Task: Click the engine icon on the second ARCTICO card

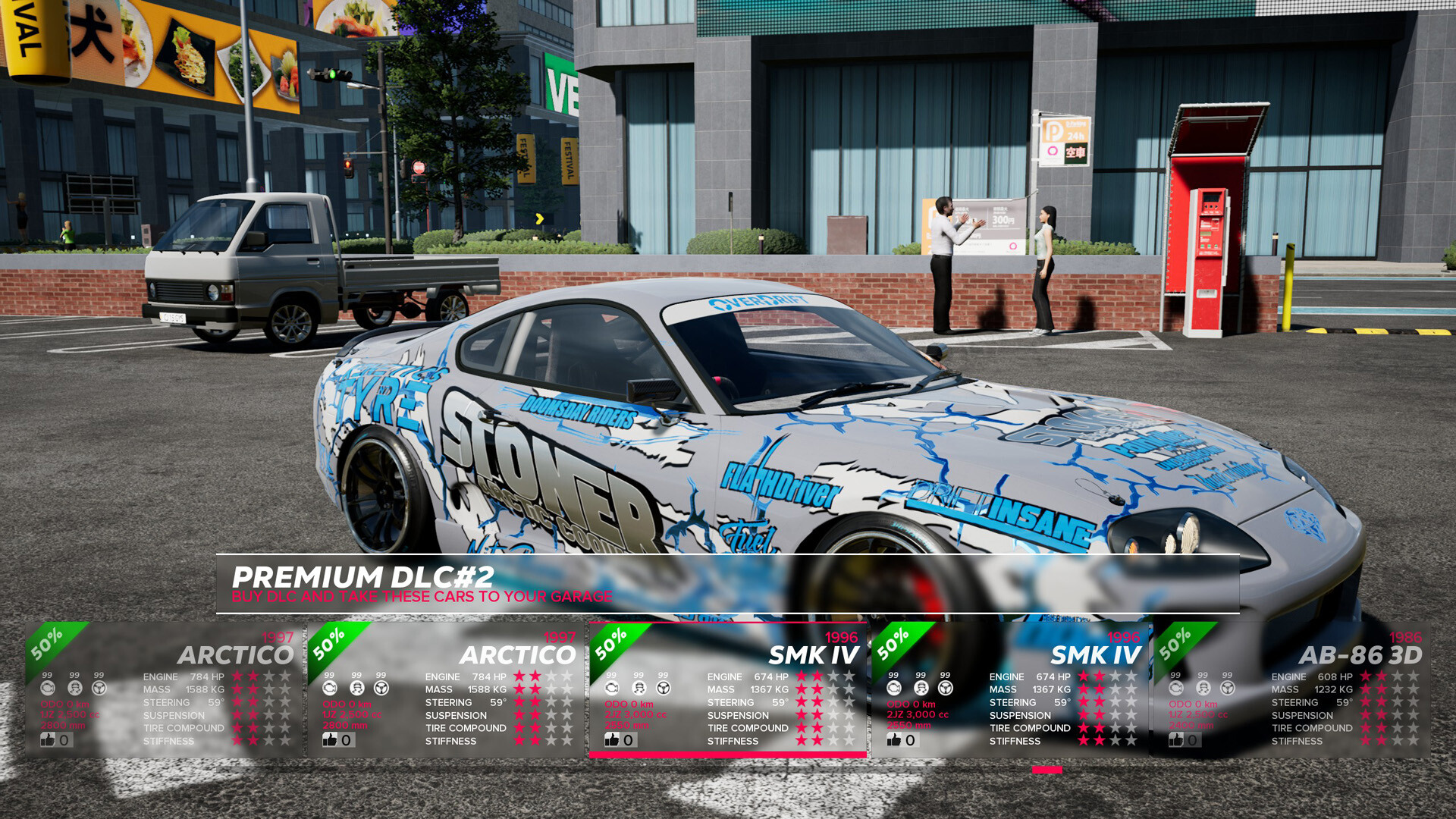Action: (x=328, y=688)
